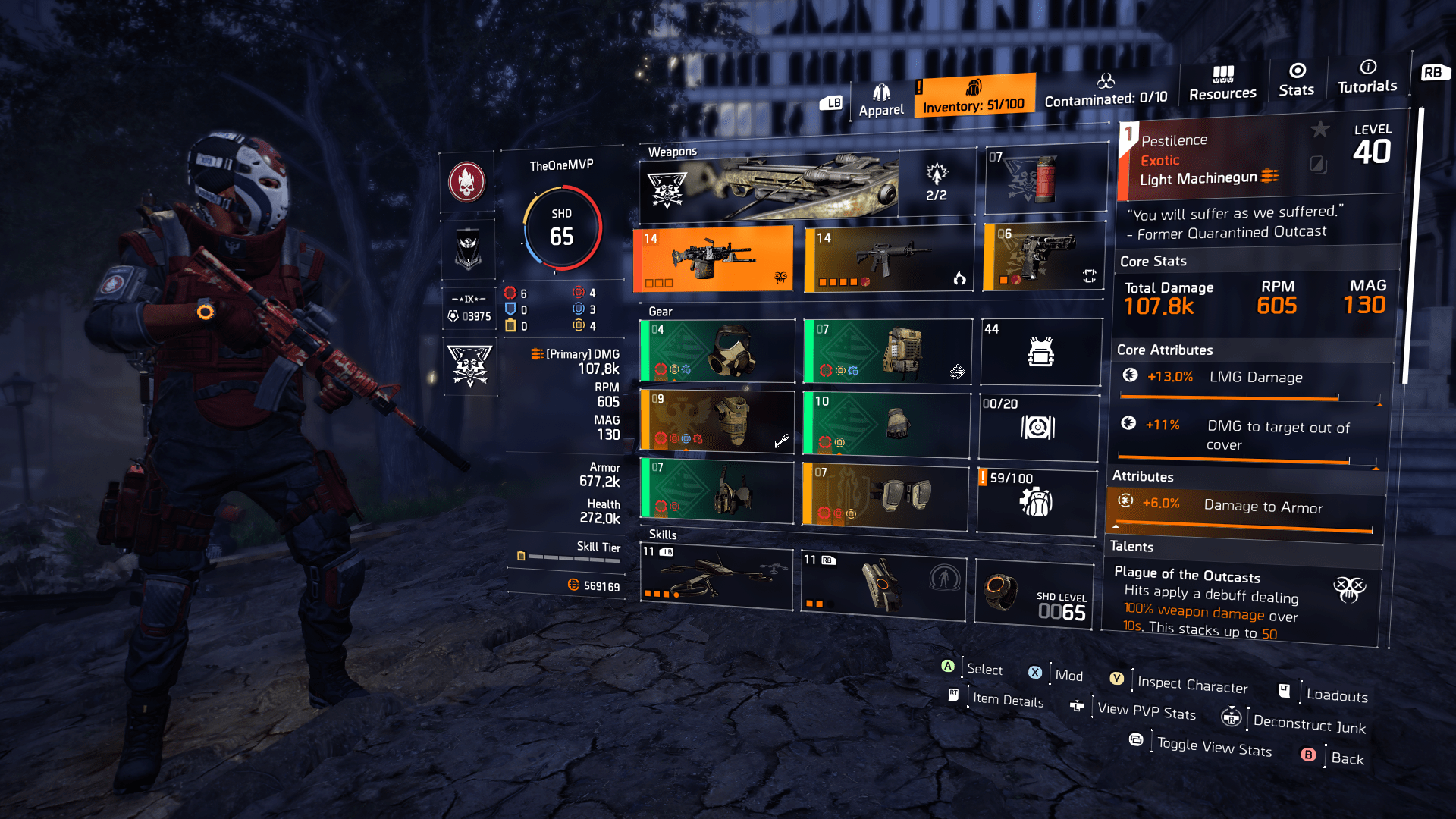The width and height of the screenshot is (1456, 819).
Task: Select the secondary assault rifle slot
Action: click(x=887, y=258)
